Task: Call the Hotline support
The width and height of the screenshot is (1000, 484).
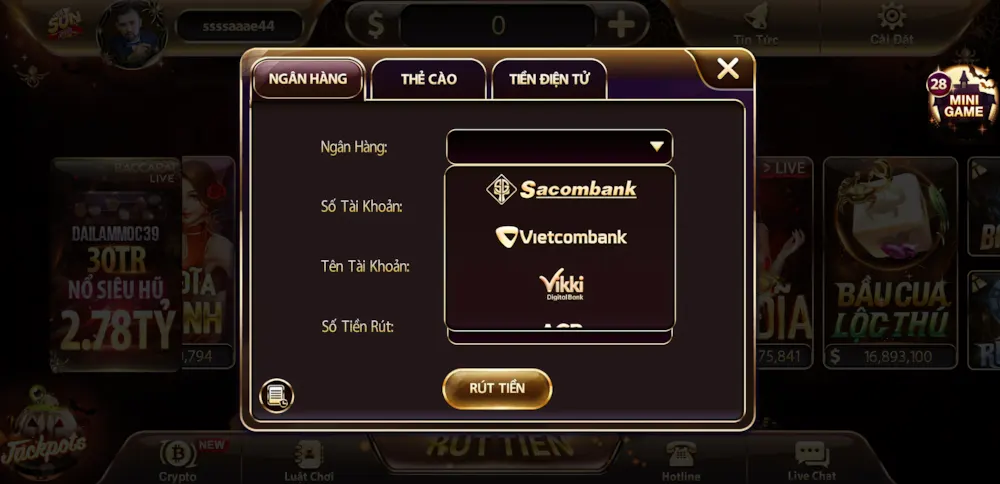Action: pos(681,459)
